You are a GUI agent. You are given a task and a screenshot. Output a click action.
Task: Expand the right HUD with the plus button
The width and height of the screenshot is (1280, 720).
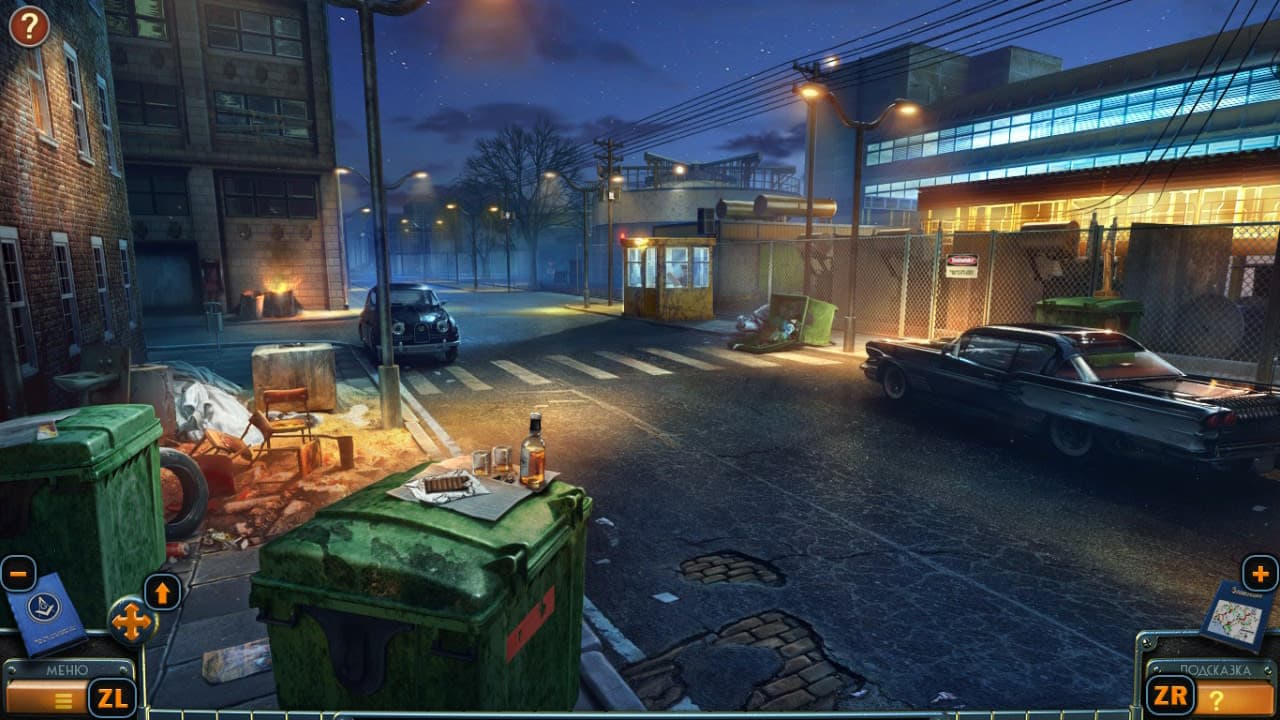[1262, 573]
